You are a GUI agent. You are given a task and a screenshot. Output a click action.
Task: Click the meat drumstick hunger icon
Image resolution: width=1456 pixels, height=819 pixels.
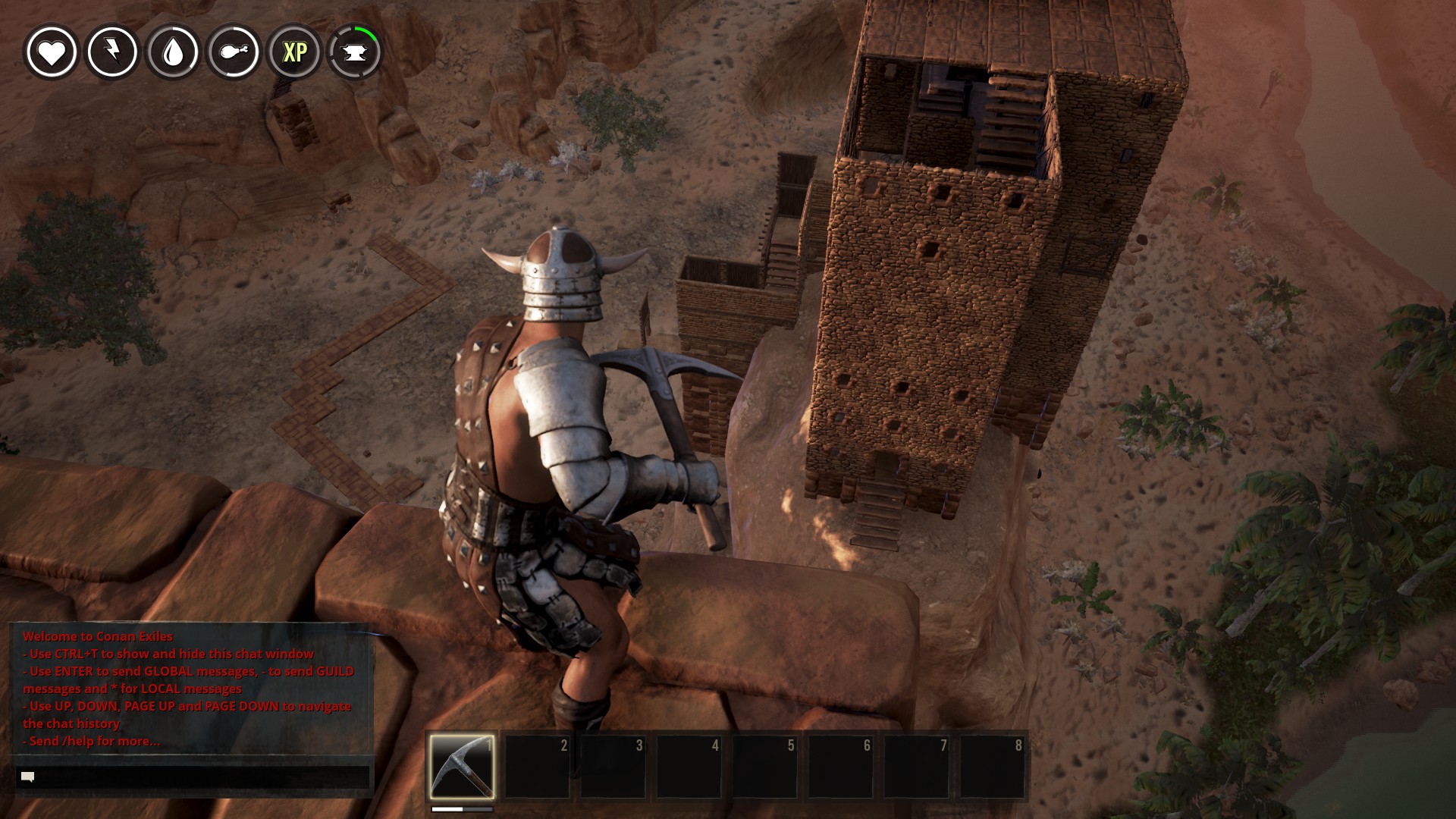point(234,52)
